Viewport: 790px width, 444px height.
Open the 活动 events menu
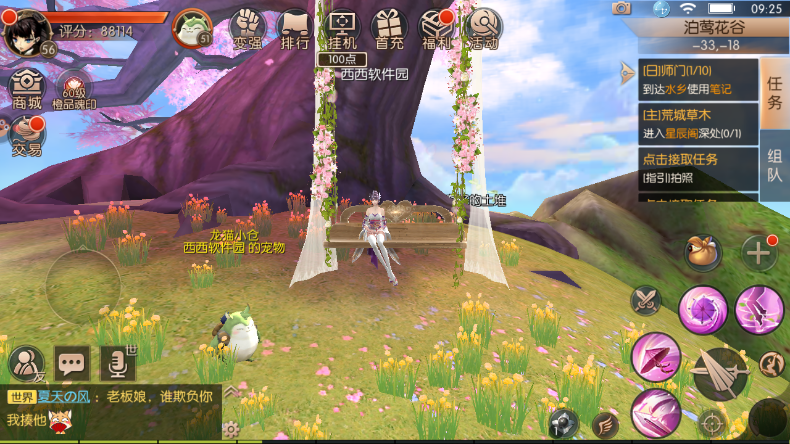point(483,29)
